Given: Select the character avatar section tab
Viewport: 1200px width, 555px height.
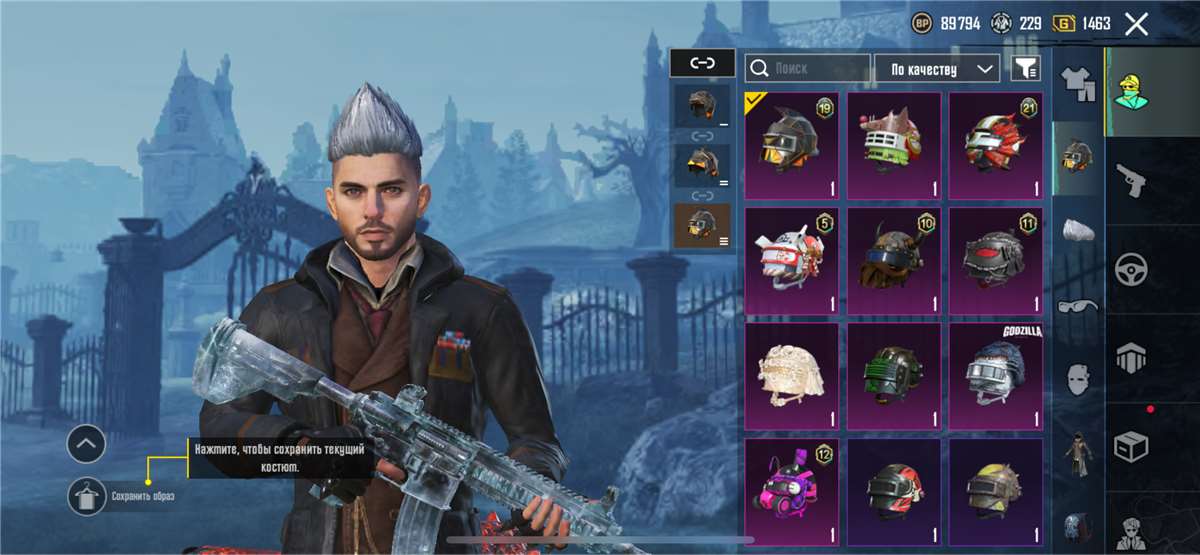Looking at the screenshot, I should [1131, 91].
